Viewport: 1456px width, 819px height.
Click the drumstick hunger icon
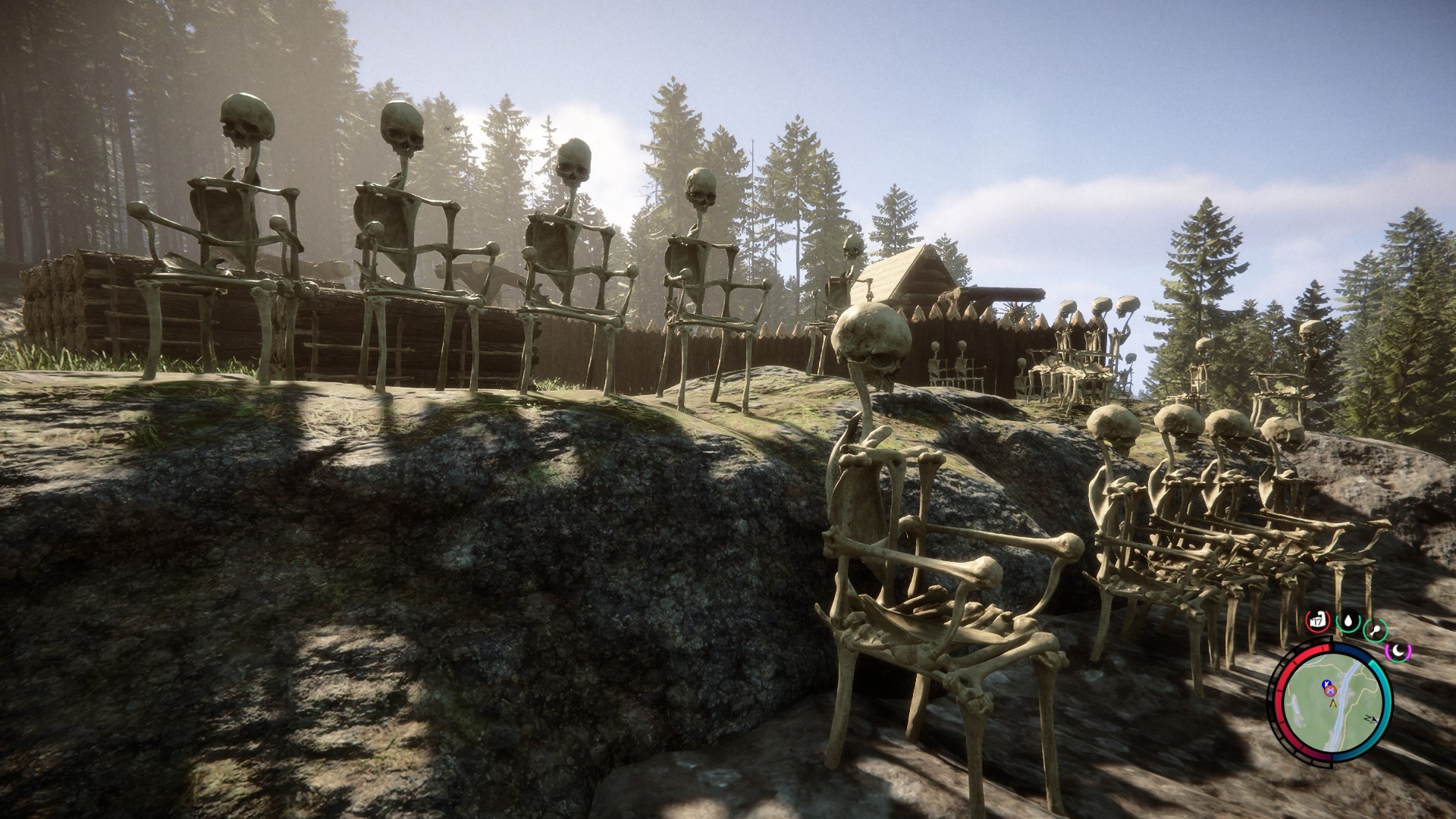[1376, 629]
